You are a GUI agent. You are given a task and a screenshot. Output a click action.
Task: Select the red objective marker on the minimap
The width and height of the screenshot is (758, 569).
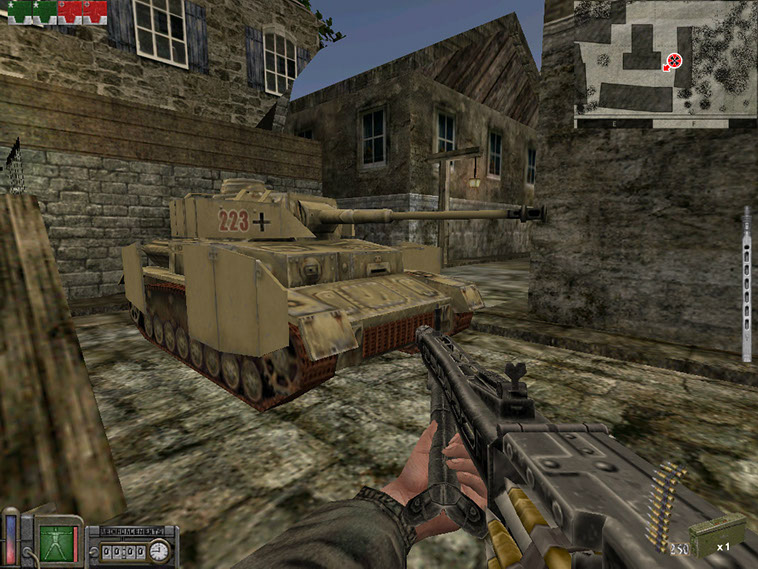(x=674, y=60)
